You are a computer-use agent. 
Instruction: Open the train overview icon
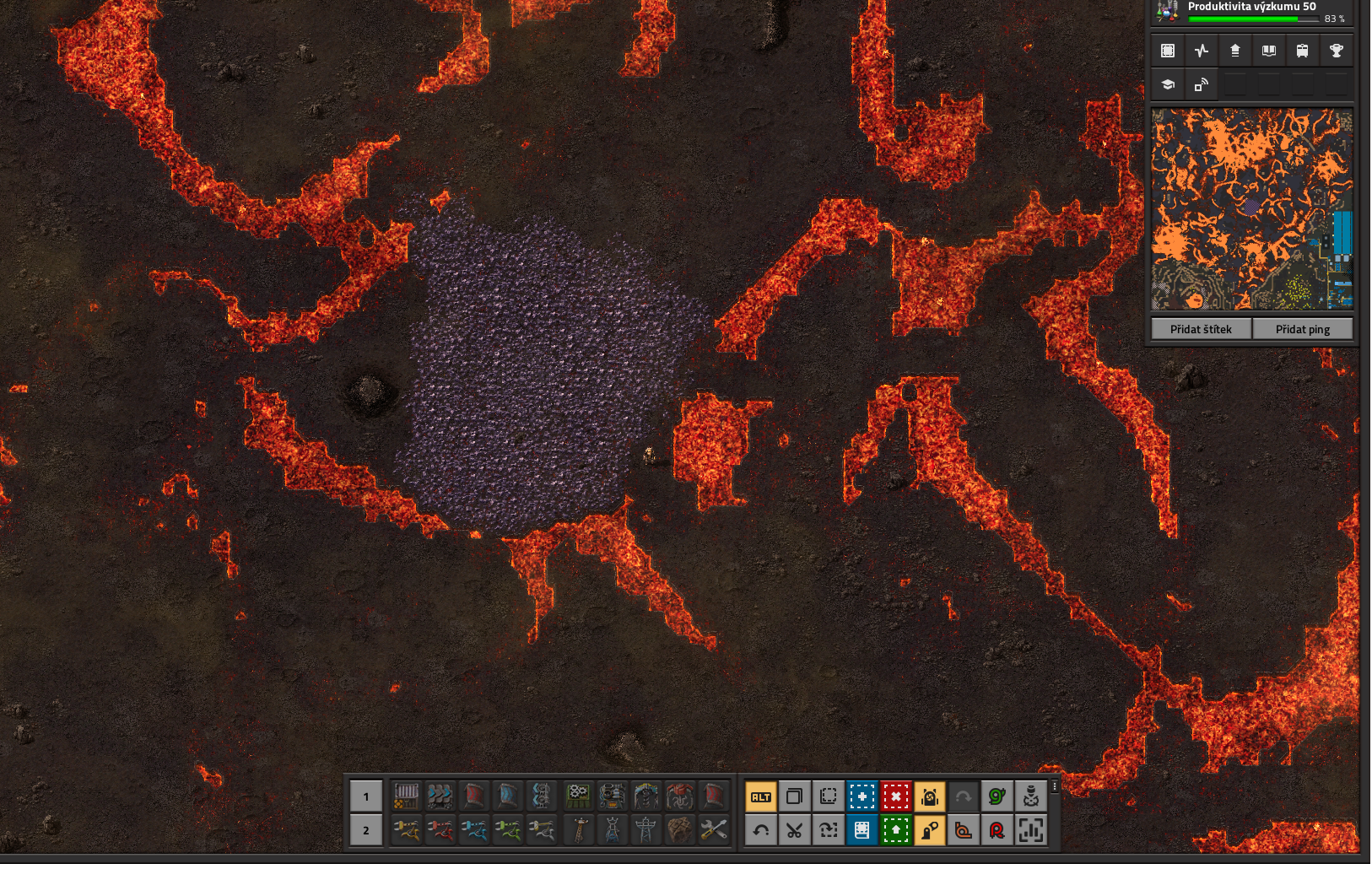1303,51
